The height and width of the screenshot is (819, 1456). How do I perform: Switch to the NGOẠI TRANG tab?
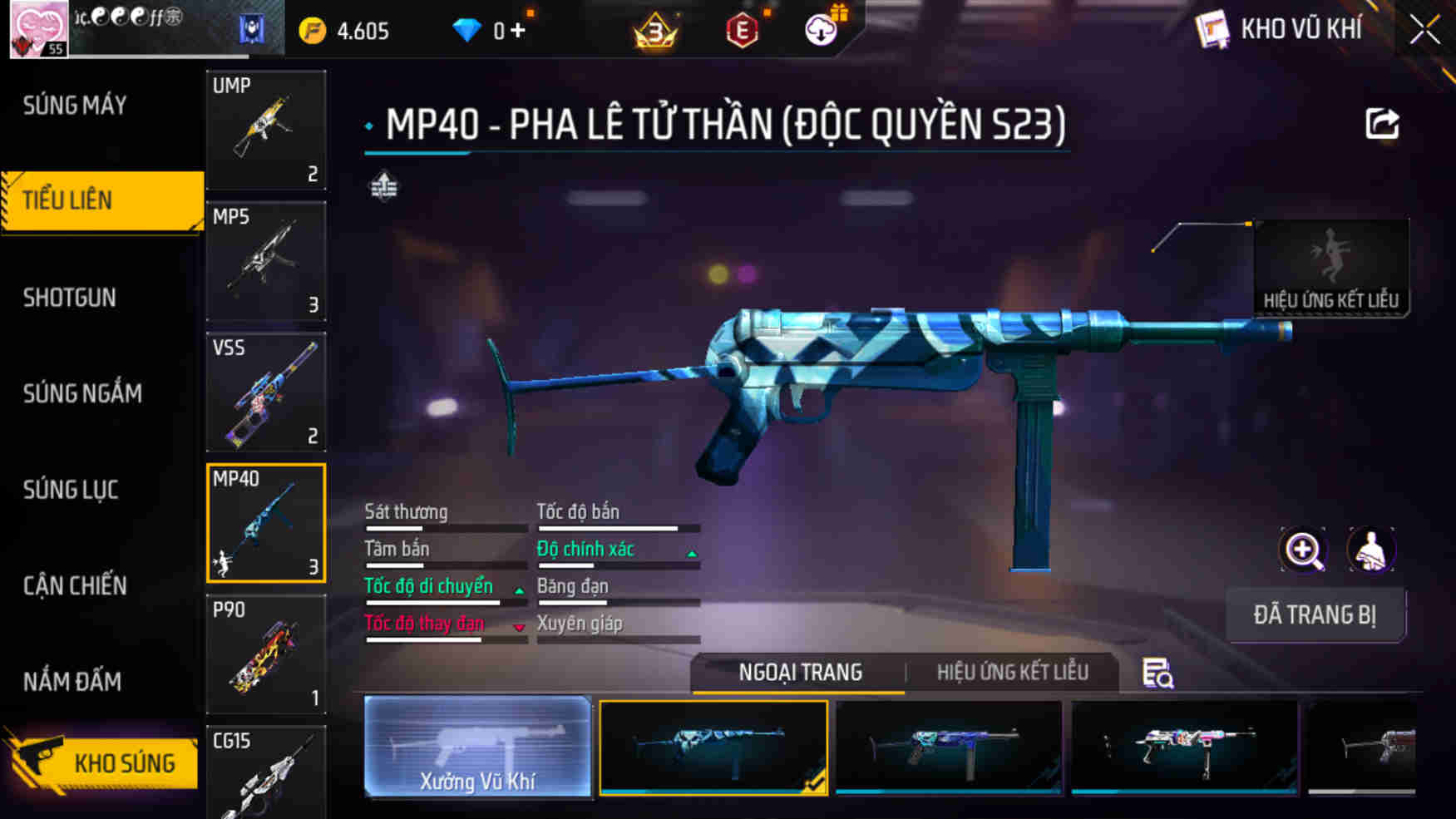click(801, 672)
